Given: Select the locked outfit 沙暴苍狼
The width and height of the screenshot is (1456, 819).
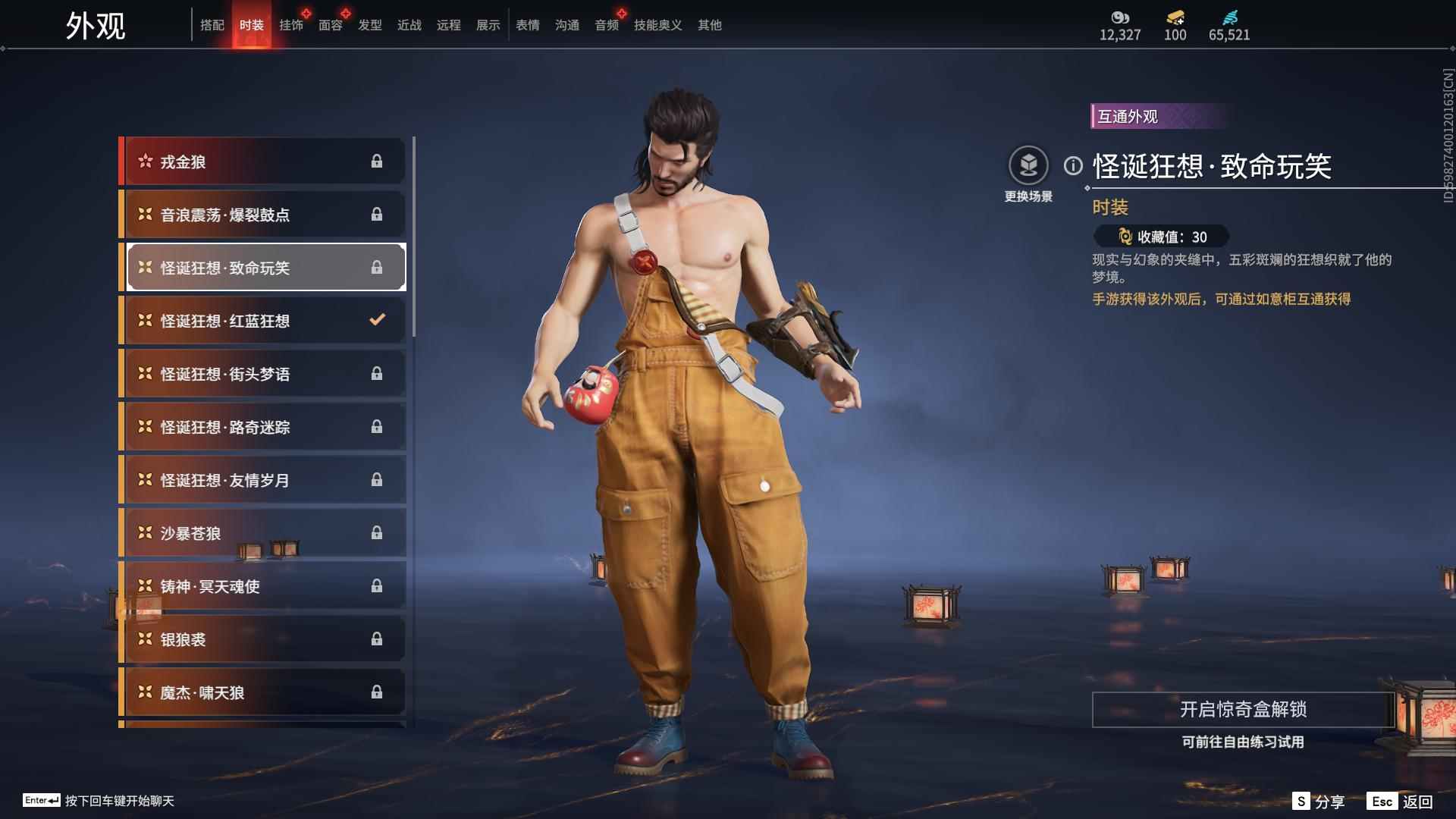Looking at the screenshot, I should tap(262, 532).
